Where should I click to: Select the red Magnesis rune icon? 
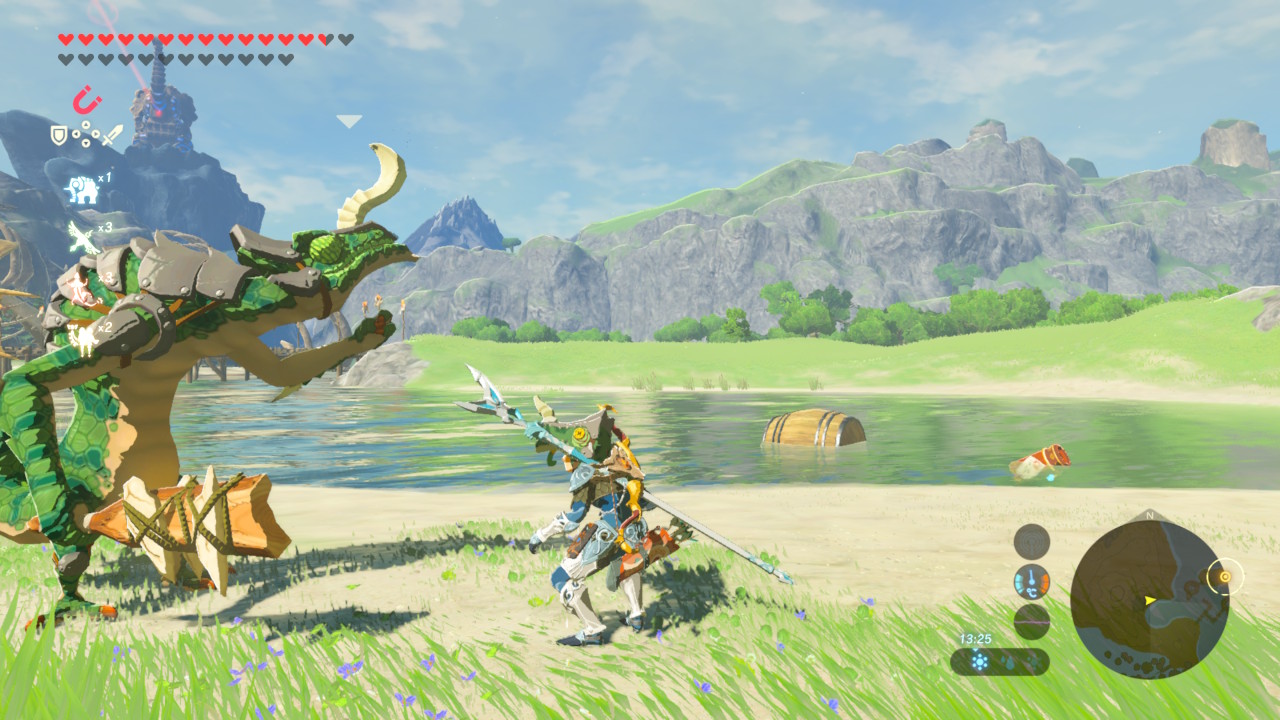(87, 100)
